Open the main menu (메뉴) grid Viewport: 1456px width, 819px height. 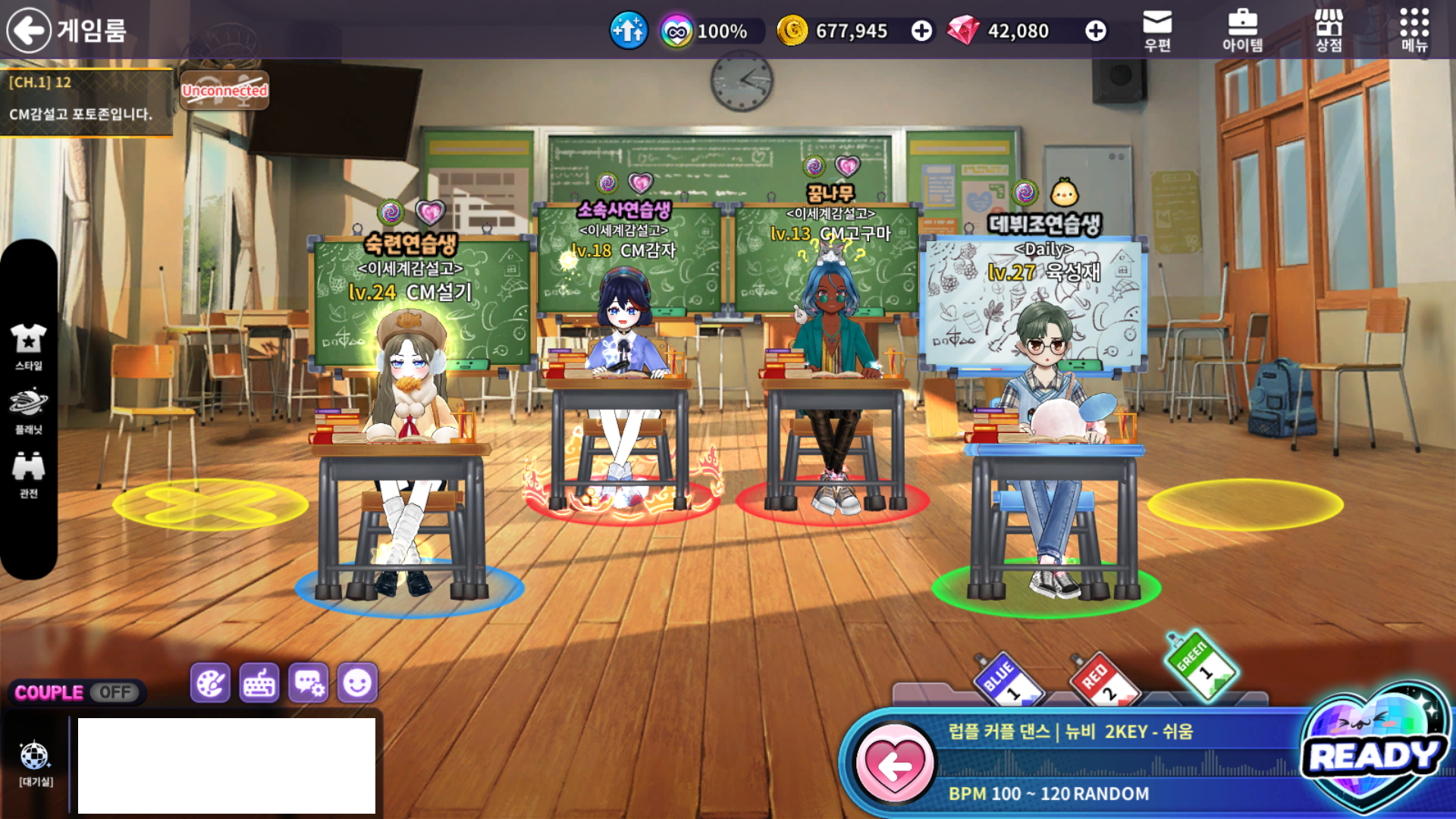pyautogui.click(x=1414, y=30)
